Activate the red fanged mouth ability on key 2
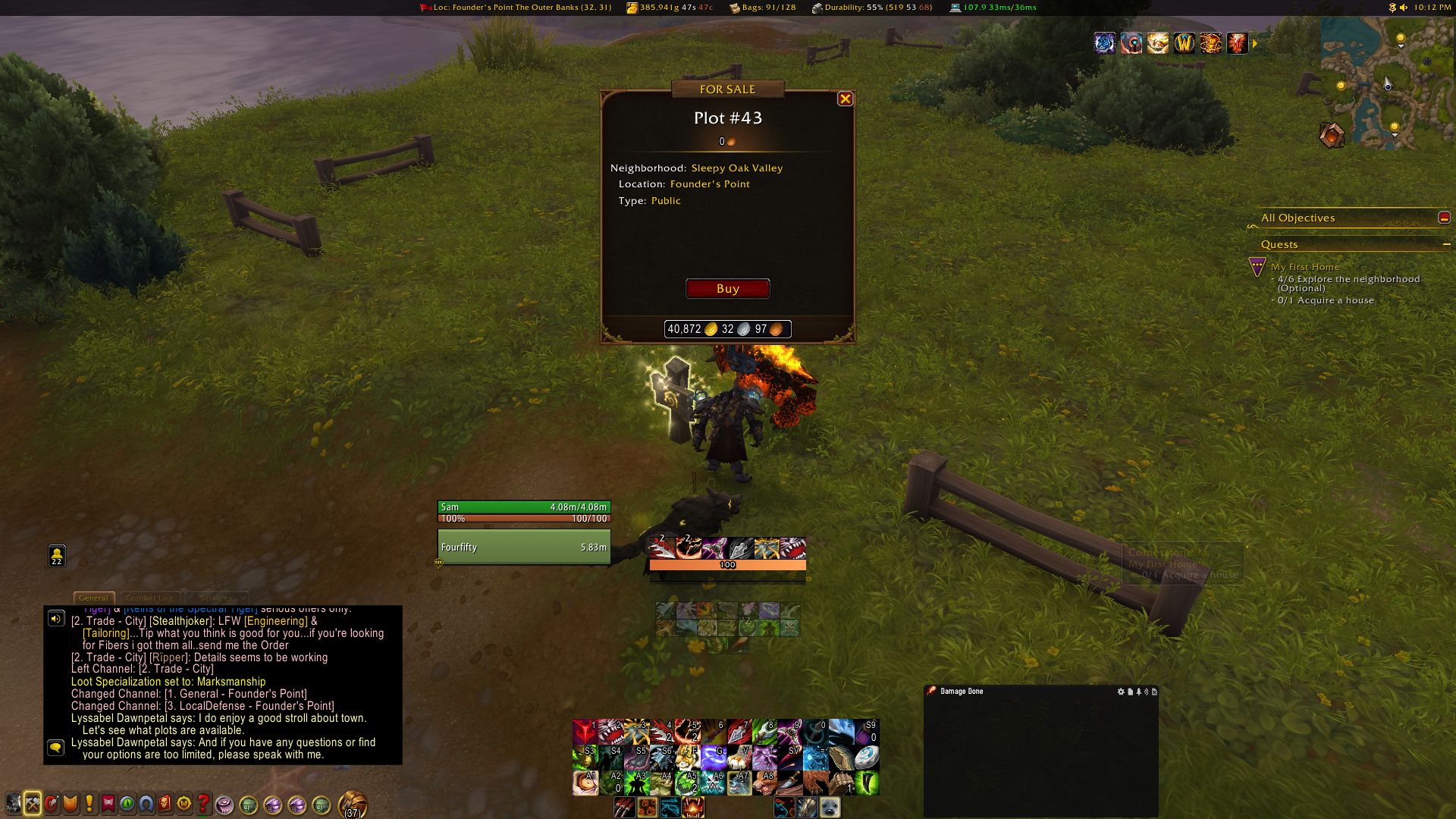Image resolution: width=1456 pixels, height=819 pixels. coord(610,733)
